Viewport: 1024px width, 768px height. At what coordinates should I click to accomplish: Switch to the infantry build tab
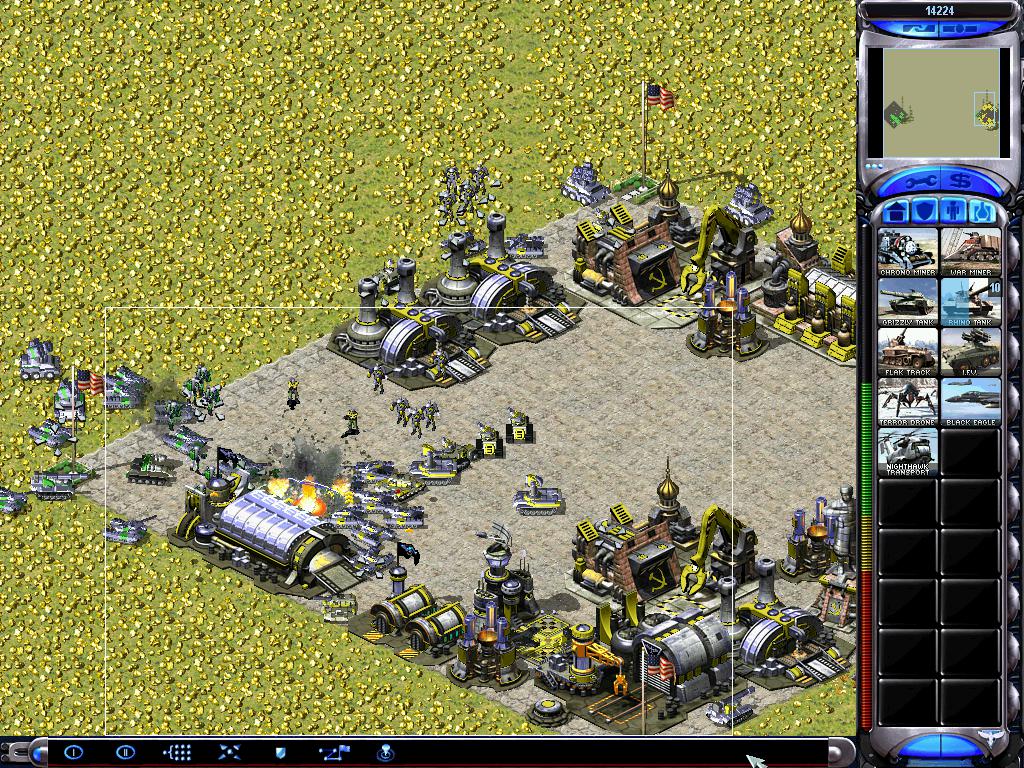tap(953, 212)
